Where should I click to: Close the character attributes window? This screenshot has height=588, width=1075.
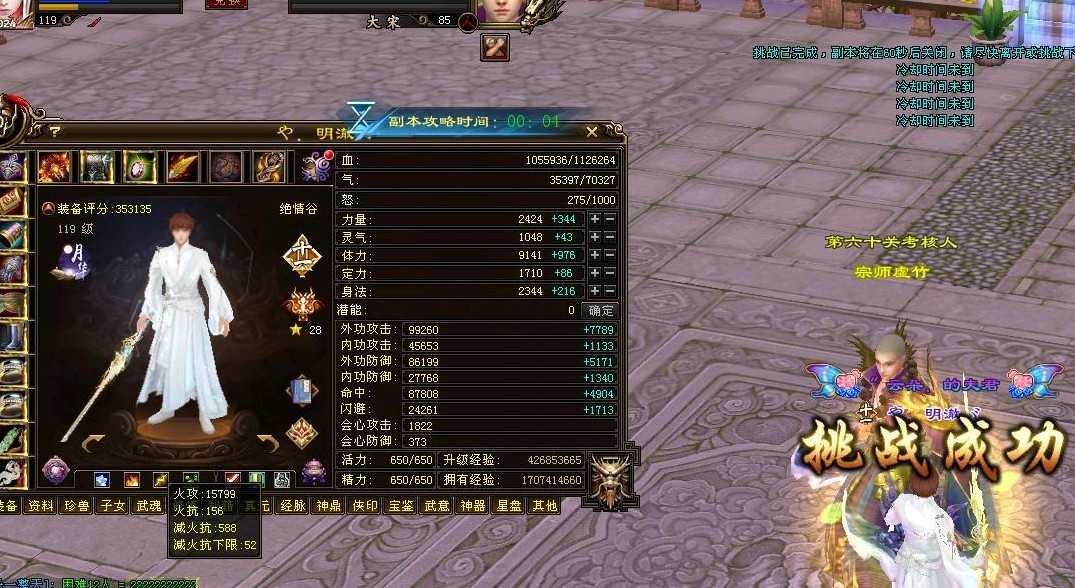(592, 131)
